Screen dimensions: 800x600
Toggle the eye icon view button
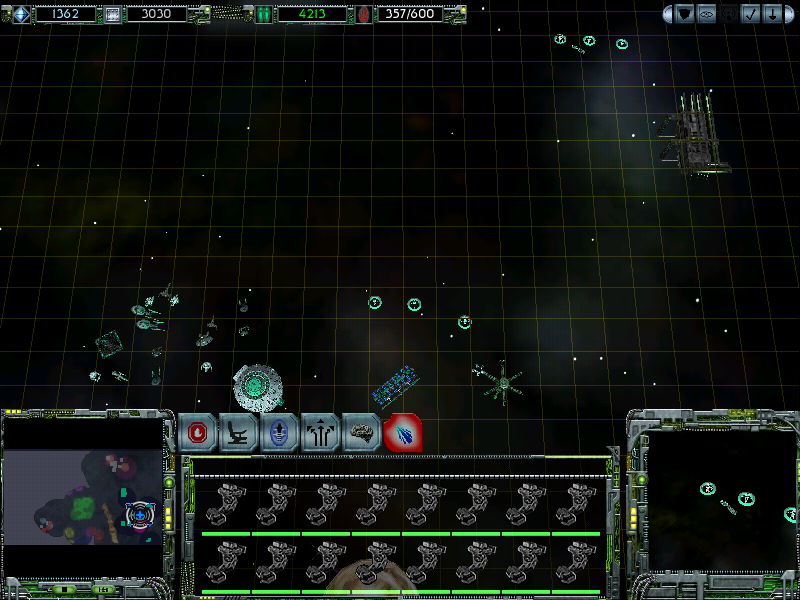point(707,14)
